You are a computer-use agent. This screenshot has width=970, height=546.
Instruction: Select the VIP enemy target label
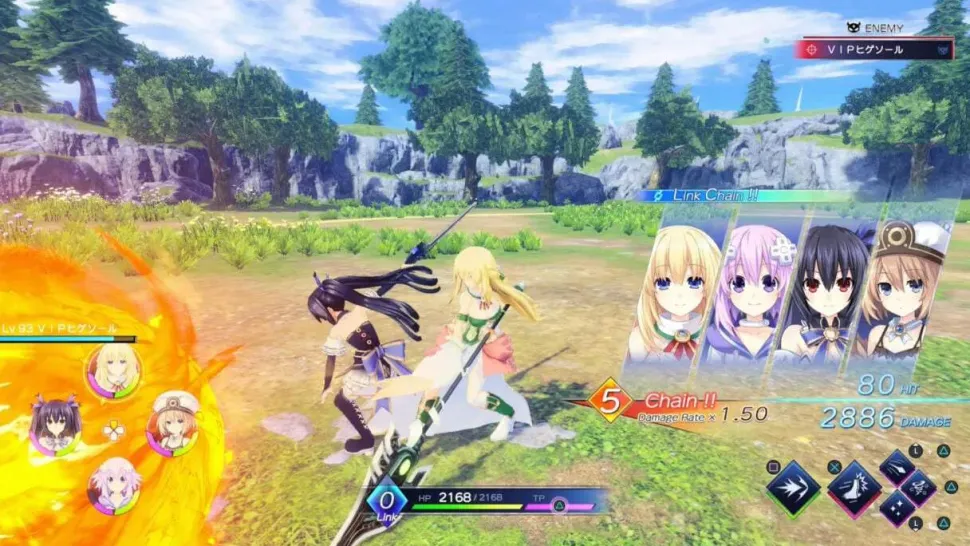pos(873,48)
